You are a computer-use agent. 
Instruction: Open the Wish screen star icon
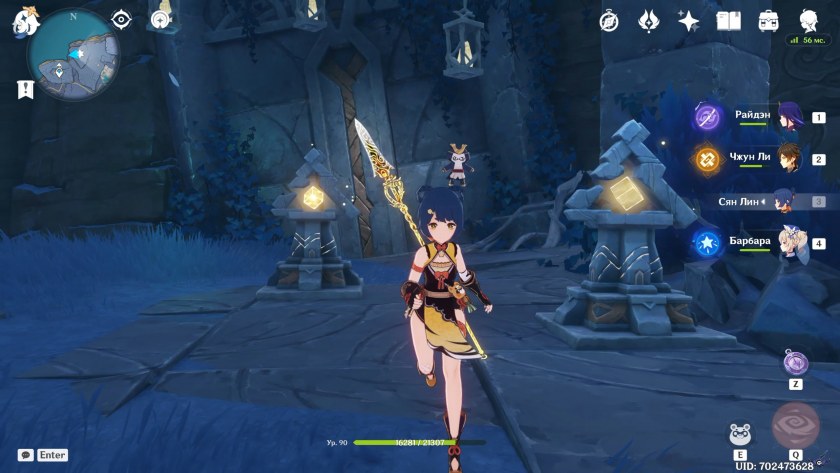[x=688, y=20]
